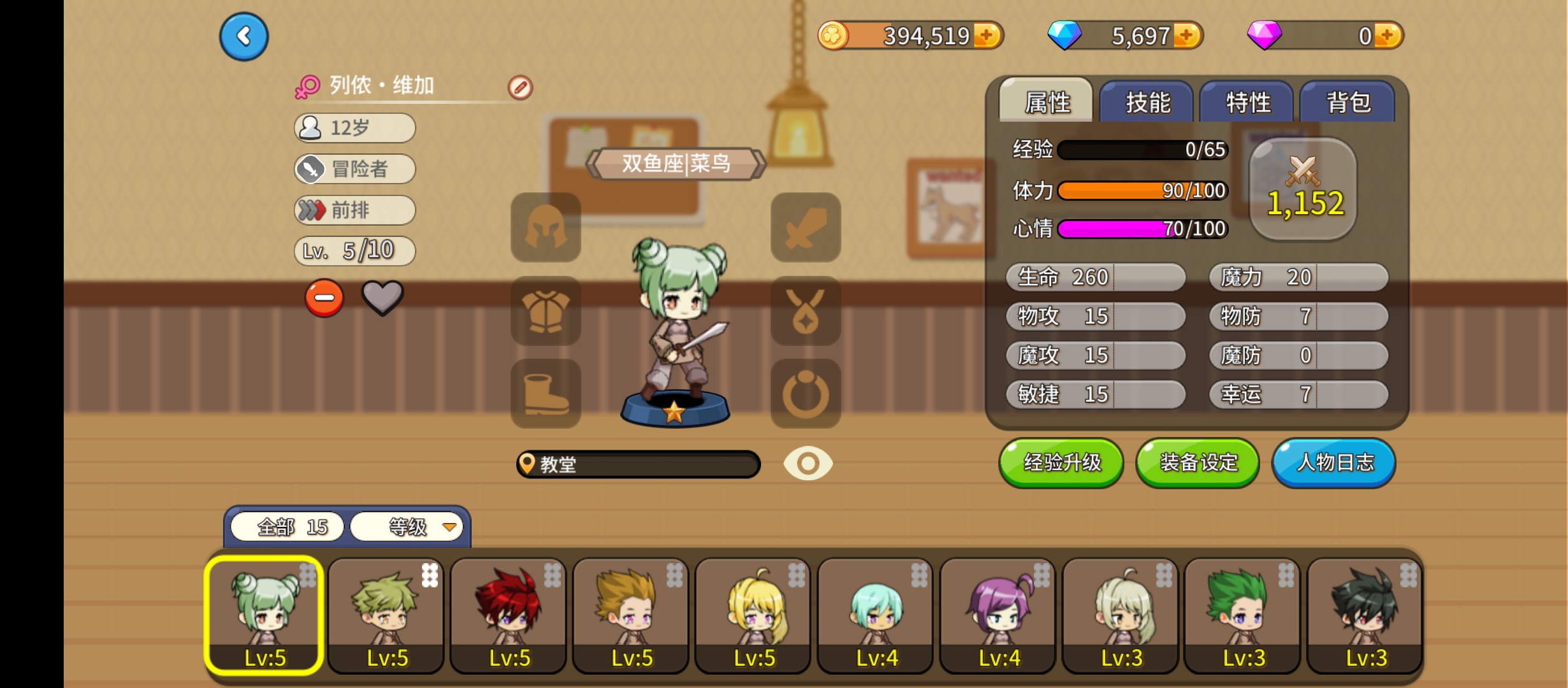Add pink gems with the plus button

(x=1388, y=36)
